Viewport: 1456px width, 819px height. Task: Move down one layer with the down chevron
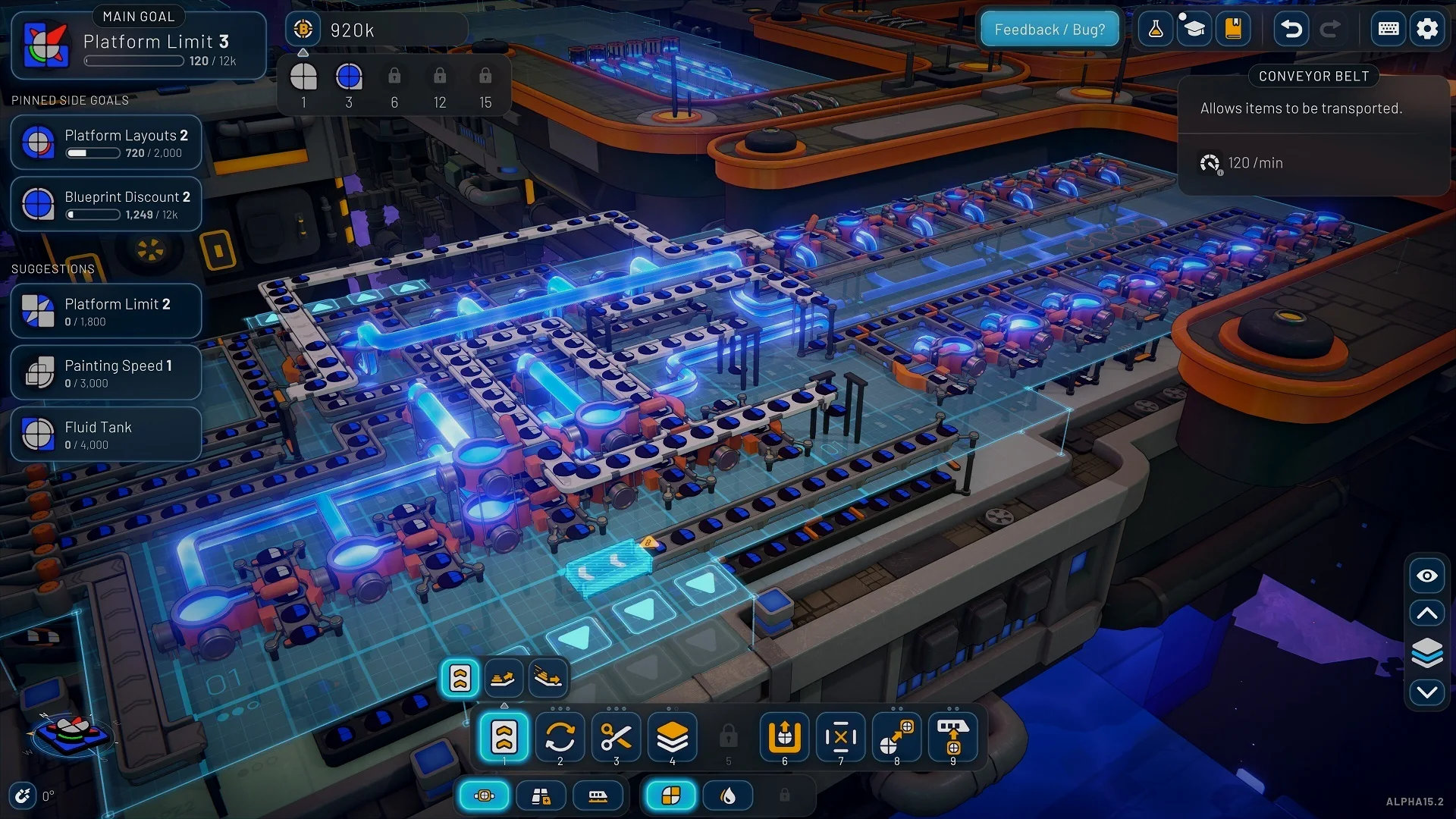coord(1427,692)
